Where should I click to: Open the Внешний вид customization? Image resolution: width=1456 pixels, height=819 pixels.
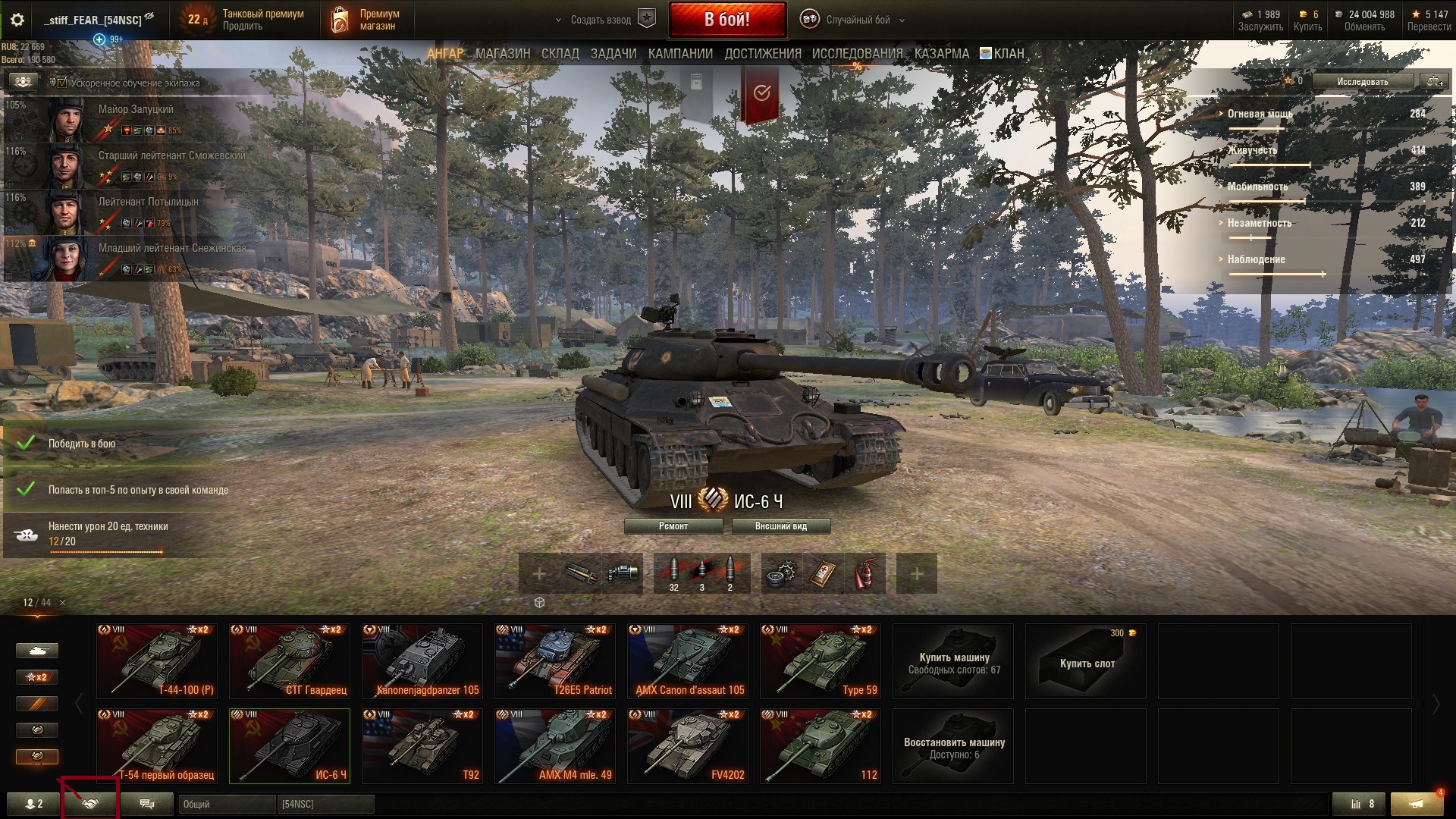point(780,526)
